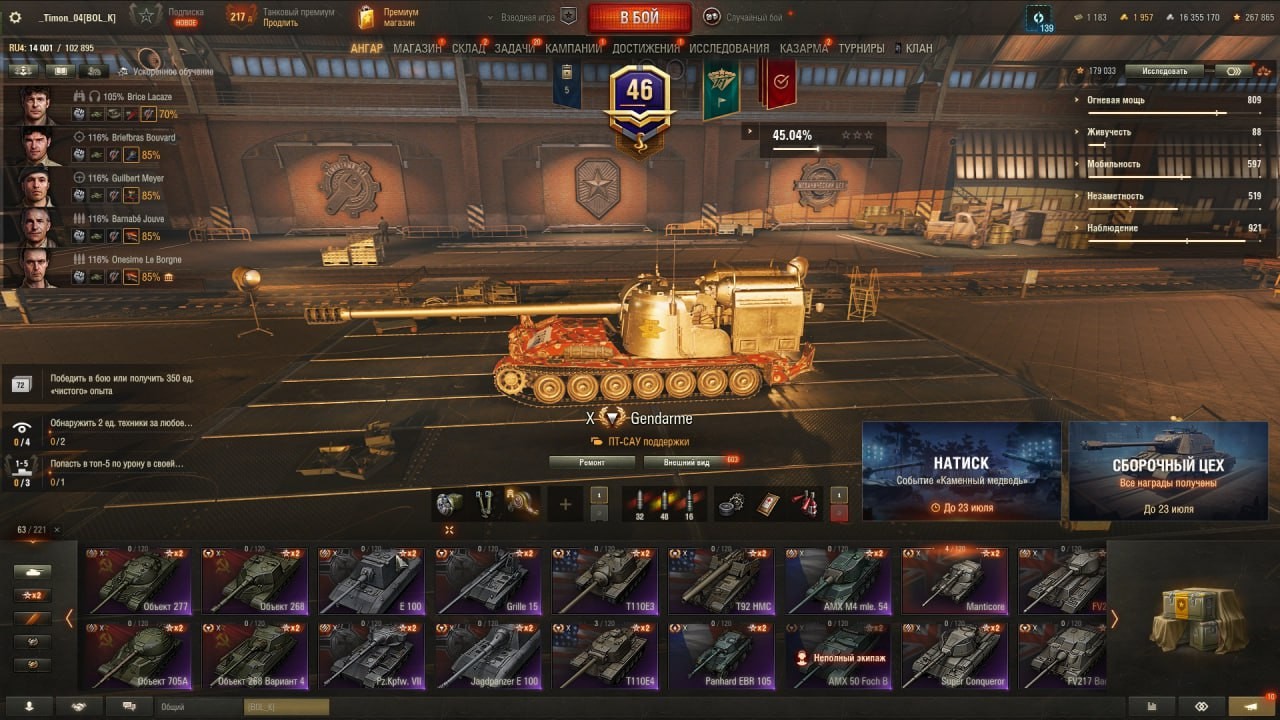
Task: Switch to the МАГАЗИН tab
Action: (417, 48)
